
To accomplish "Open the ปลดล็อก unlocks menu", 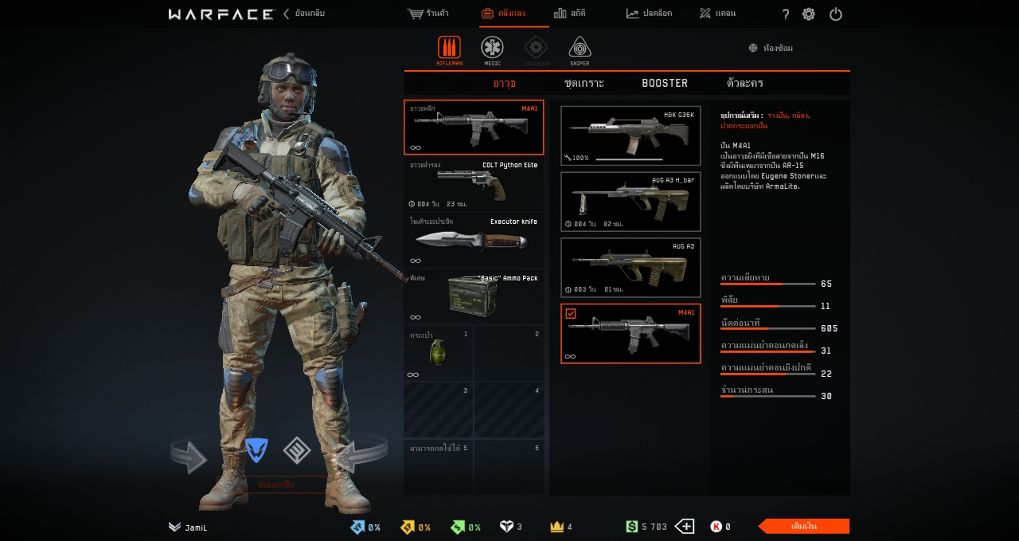I will [x=649, y=14].
